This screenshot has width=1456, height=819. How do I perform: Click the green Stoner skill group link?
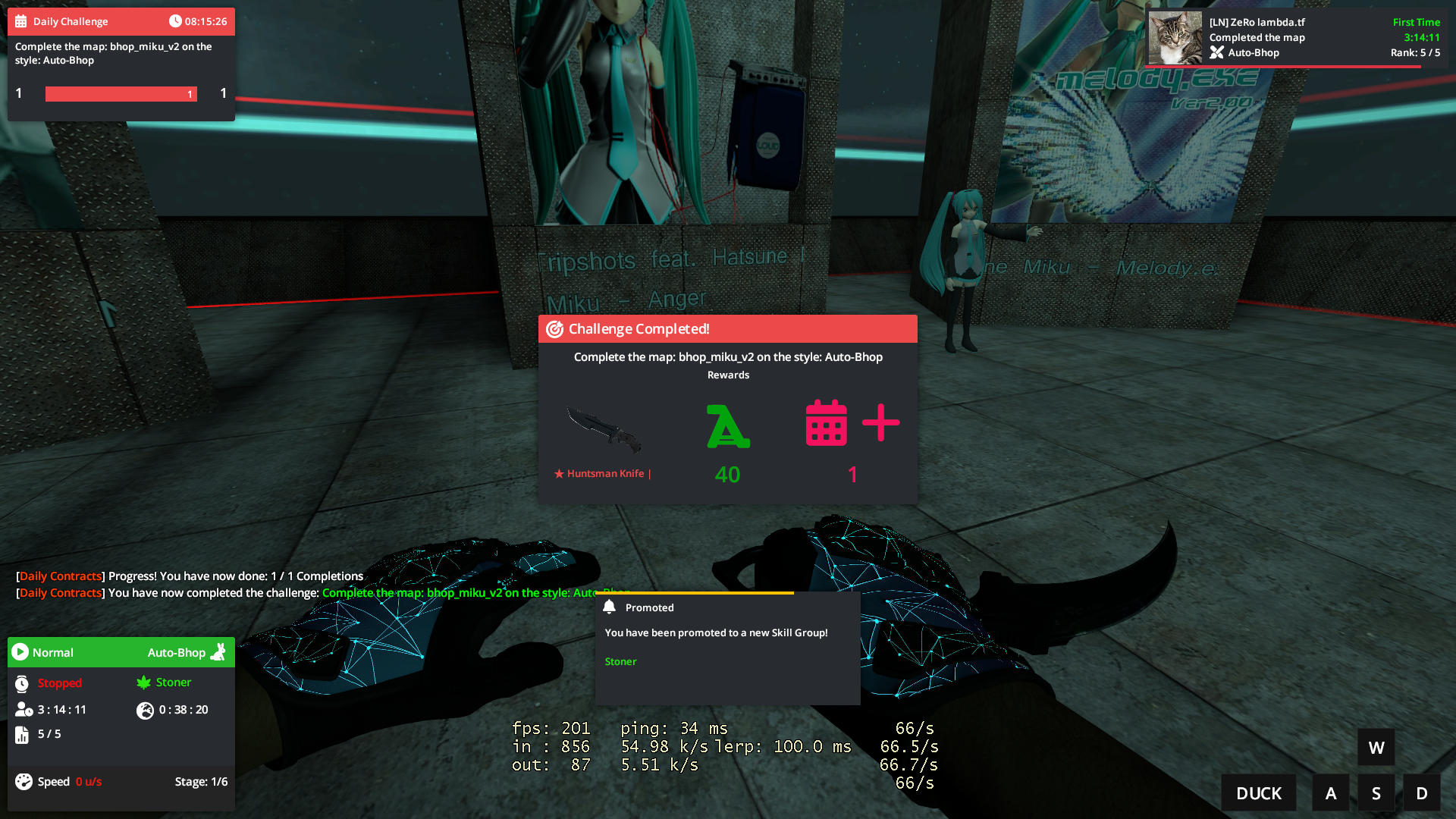pyautogui.click(x=620, y=661)
